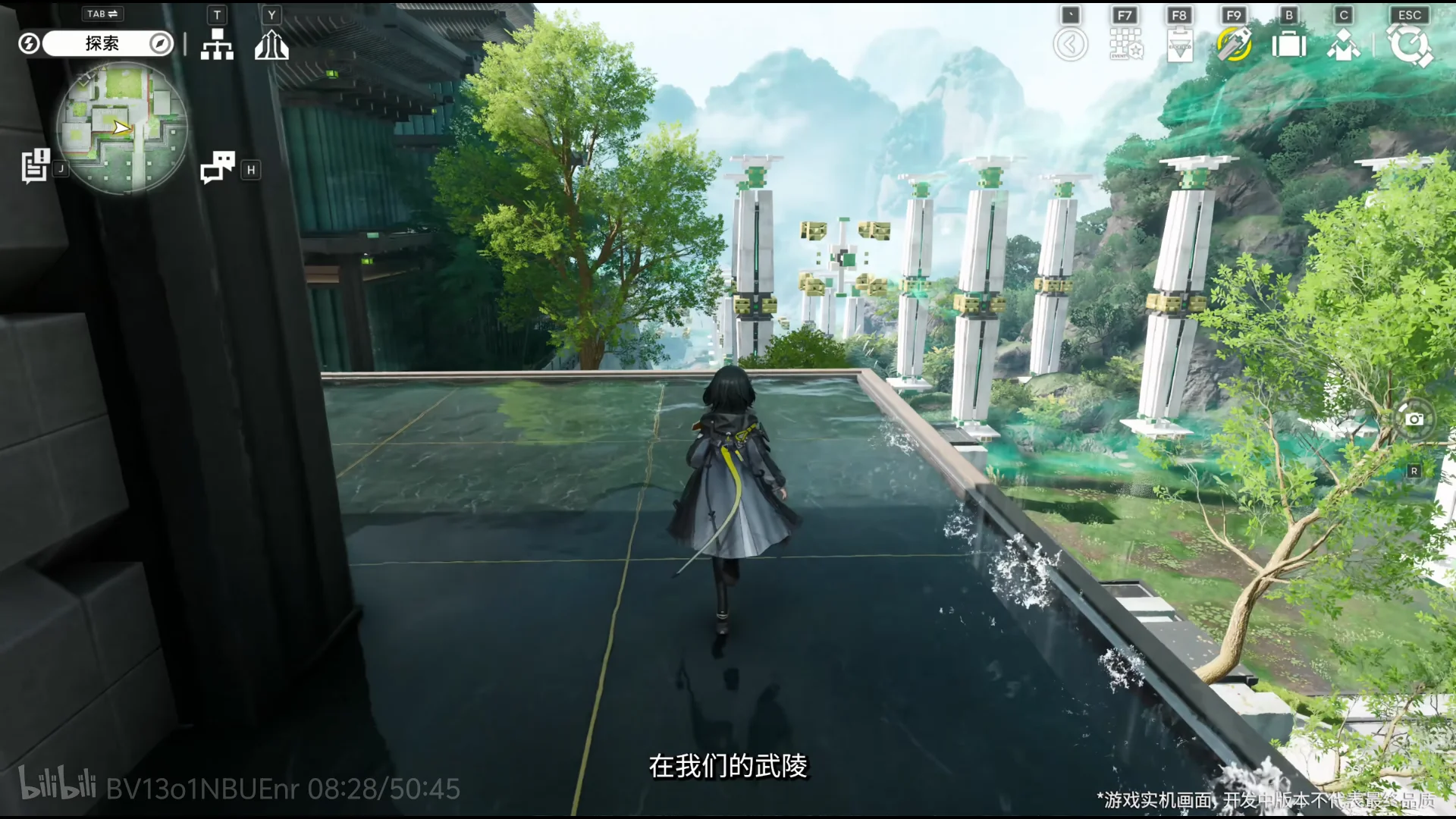The width and height of the screenshot is (1456, 819).
Task: Open the system ring menu icon
Action: (x=1409, y=45)
